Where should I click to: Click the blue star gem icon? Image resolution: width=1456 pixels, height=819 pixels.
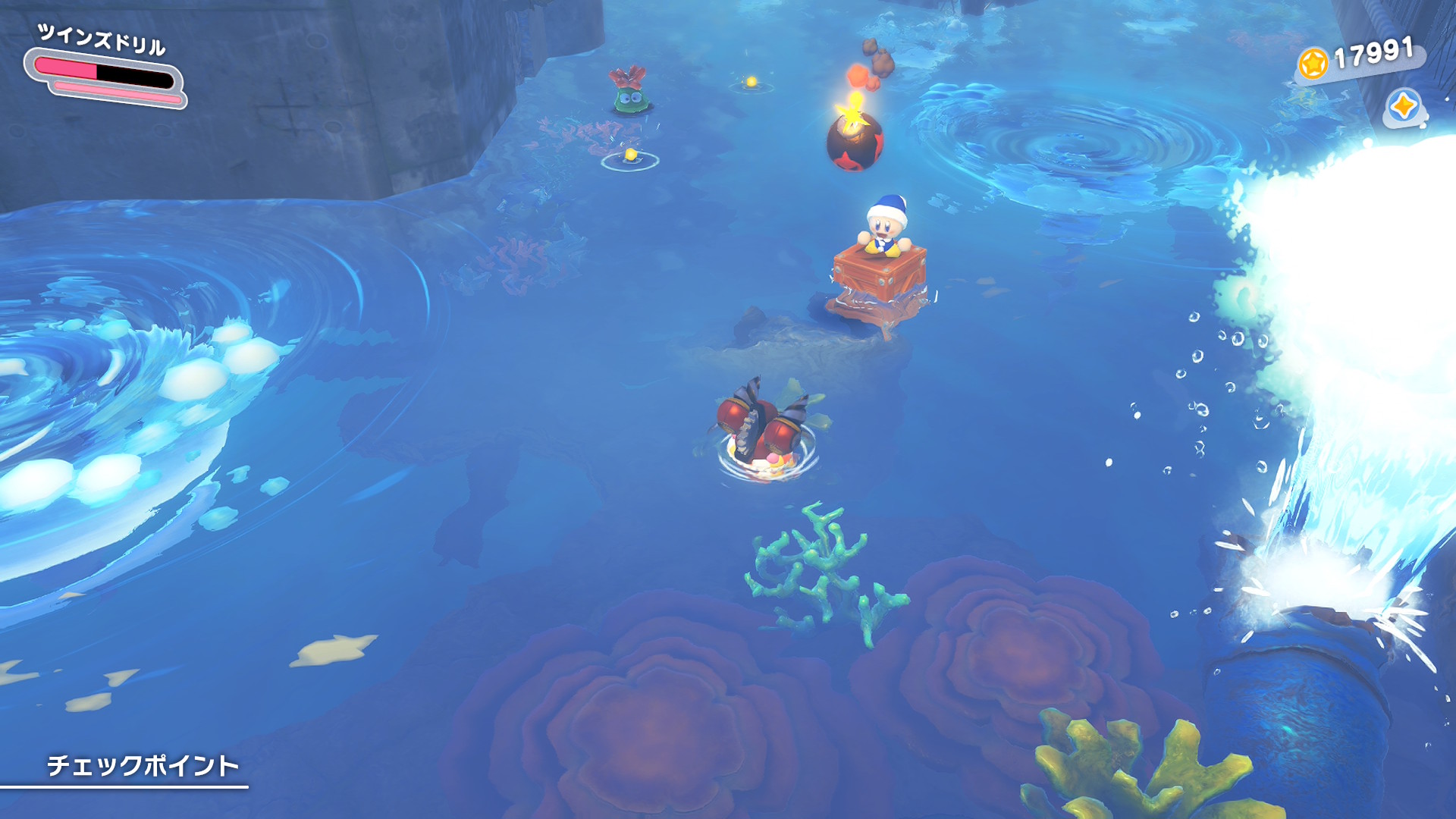pyautogui.click(x=1403, y=107)
